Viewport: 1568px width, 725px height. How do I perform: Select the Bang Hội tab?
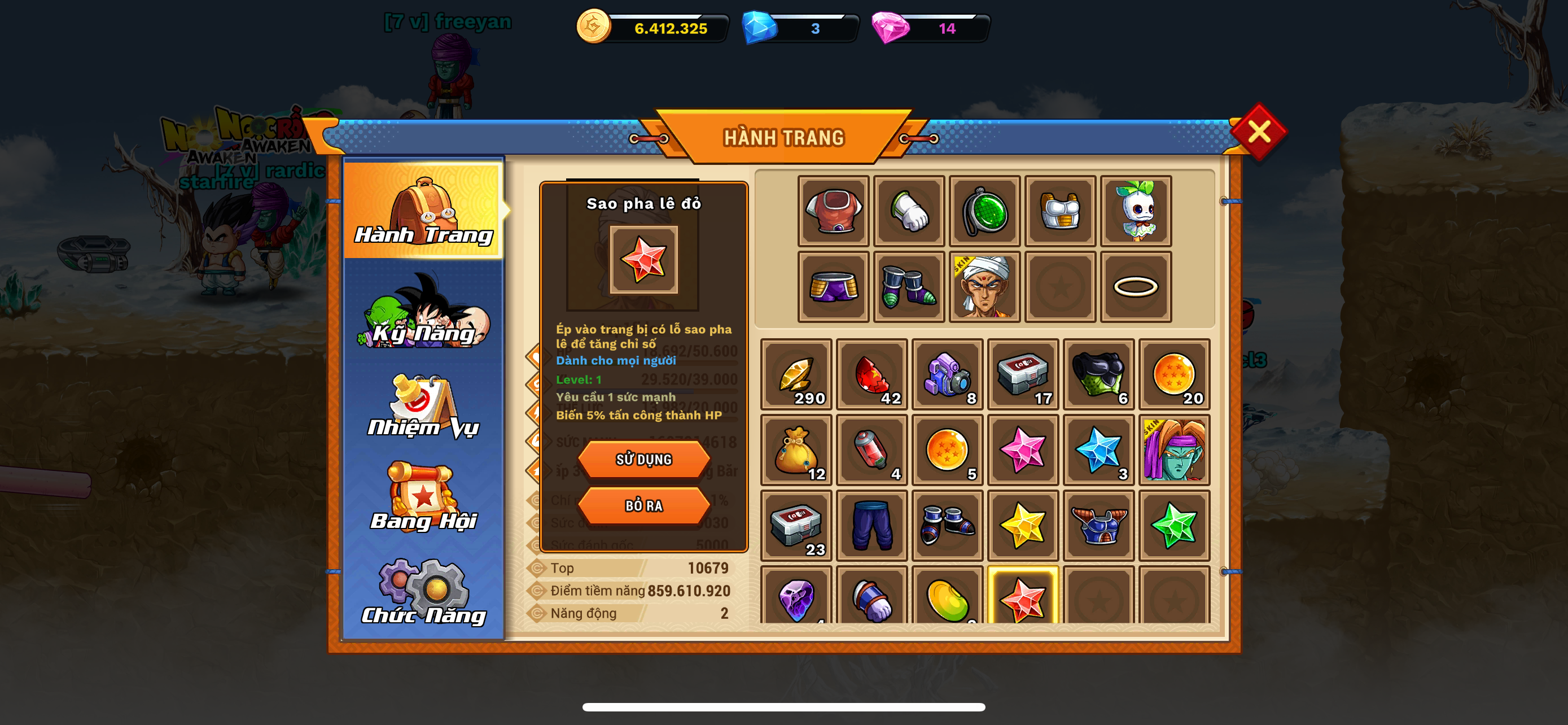pyautogui.click(x=423, y=498)
